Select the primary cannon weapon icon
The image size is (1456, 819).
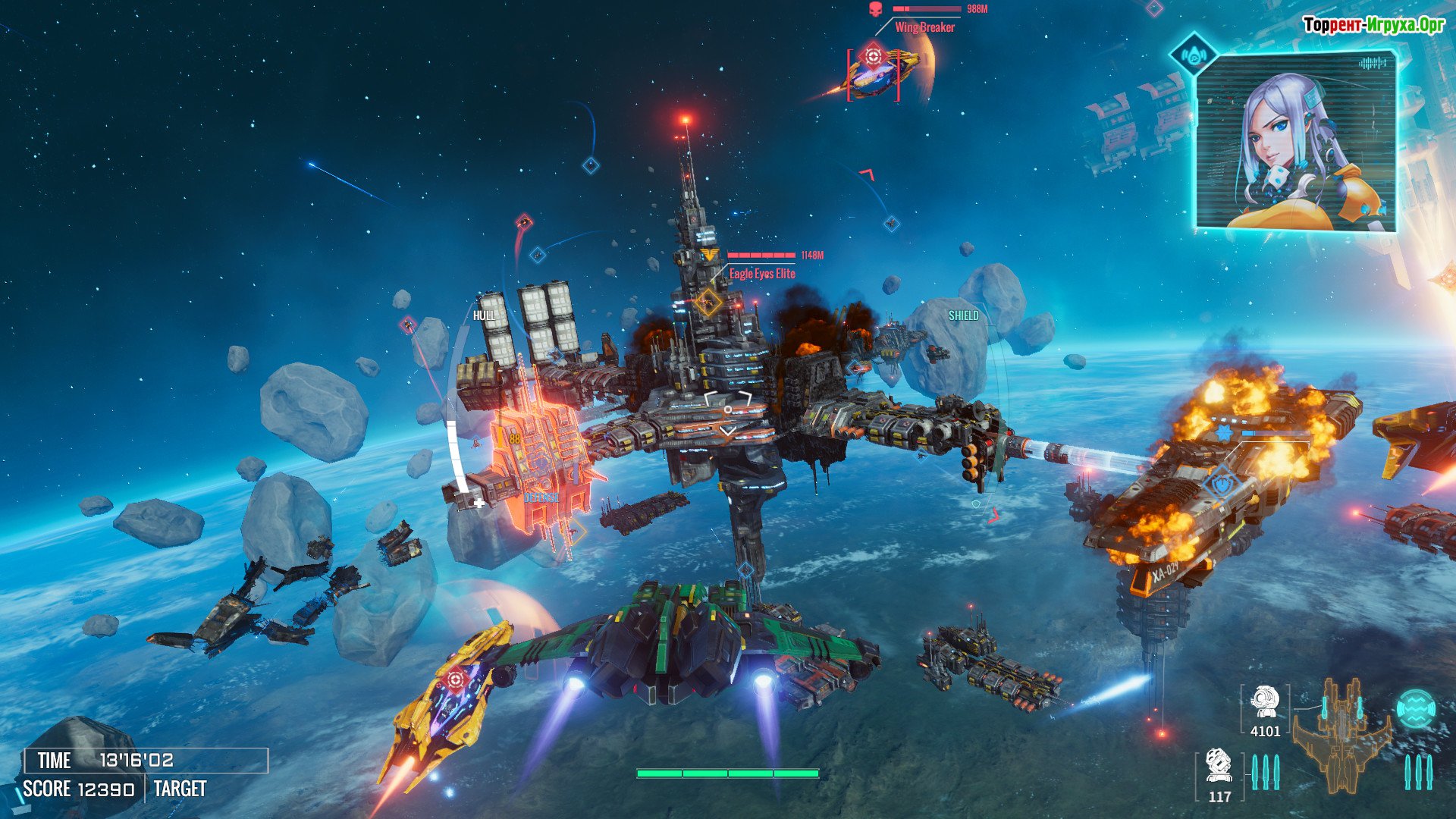[1264, 702]
